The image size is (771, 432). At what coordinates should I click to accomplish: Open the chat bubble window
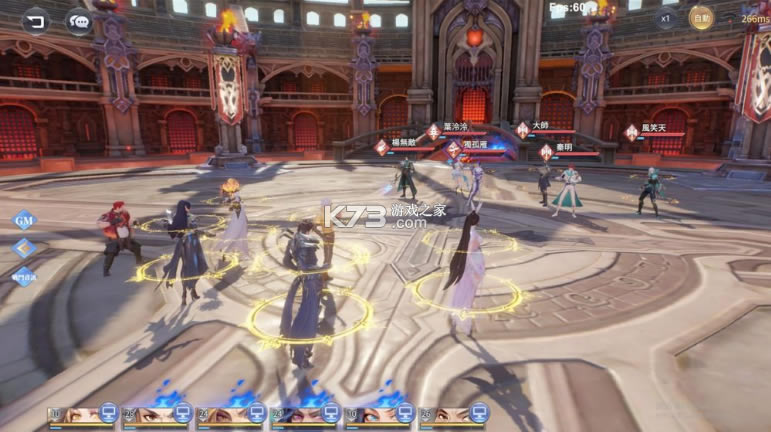(x=79, y=19)
